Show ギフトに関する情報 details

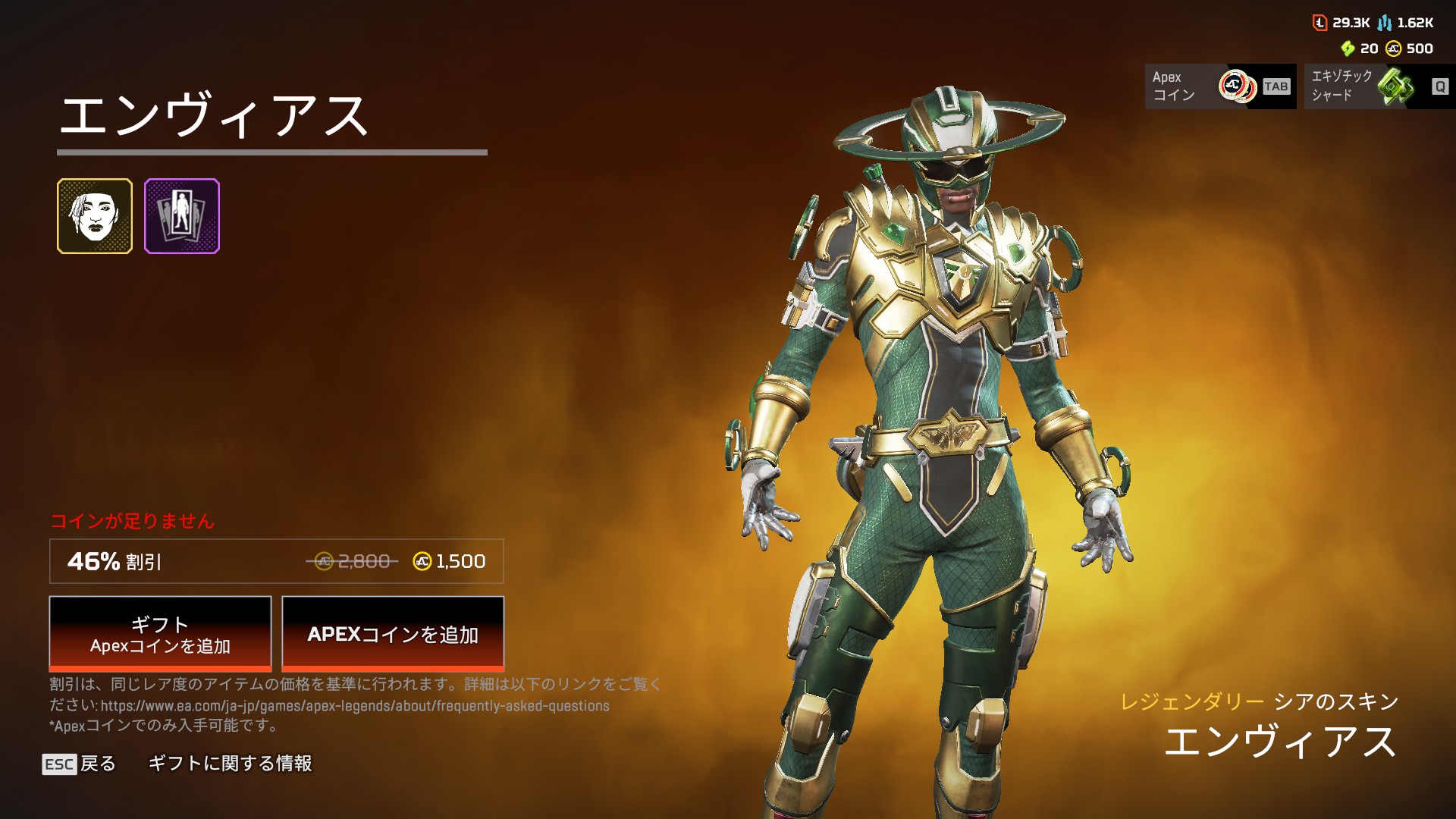tap(230, 764)
